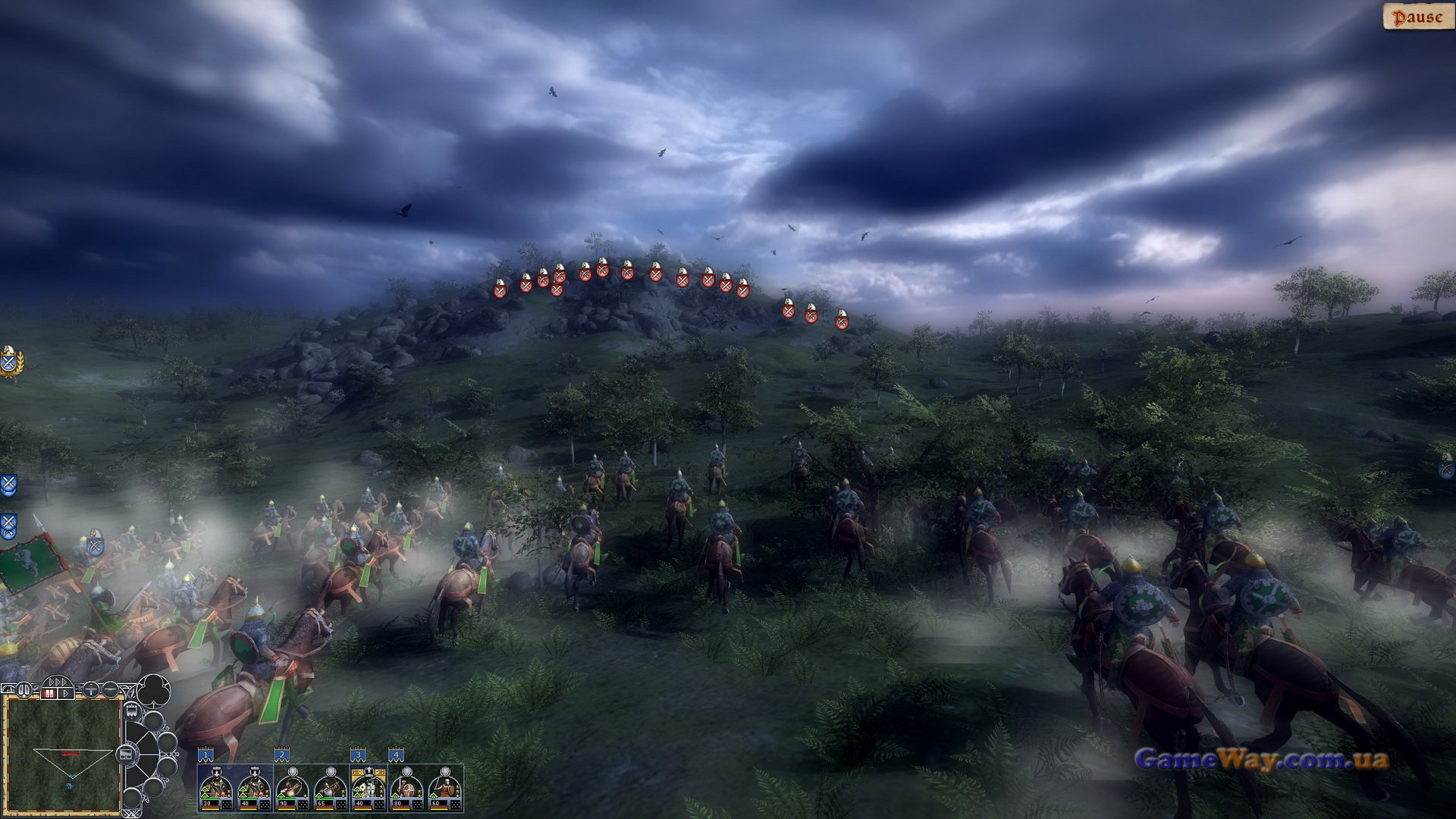
Task: Set game speed to normal play
Action: 67,693
